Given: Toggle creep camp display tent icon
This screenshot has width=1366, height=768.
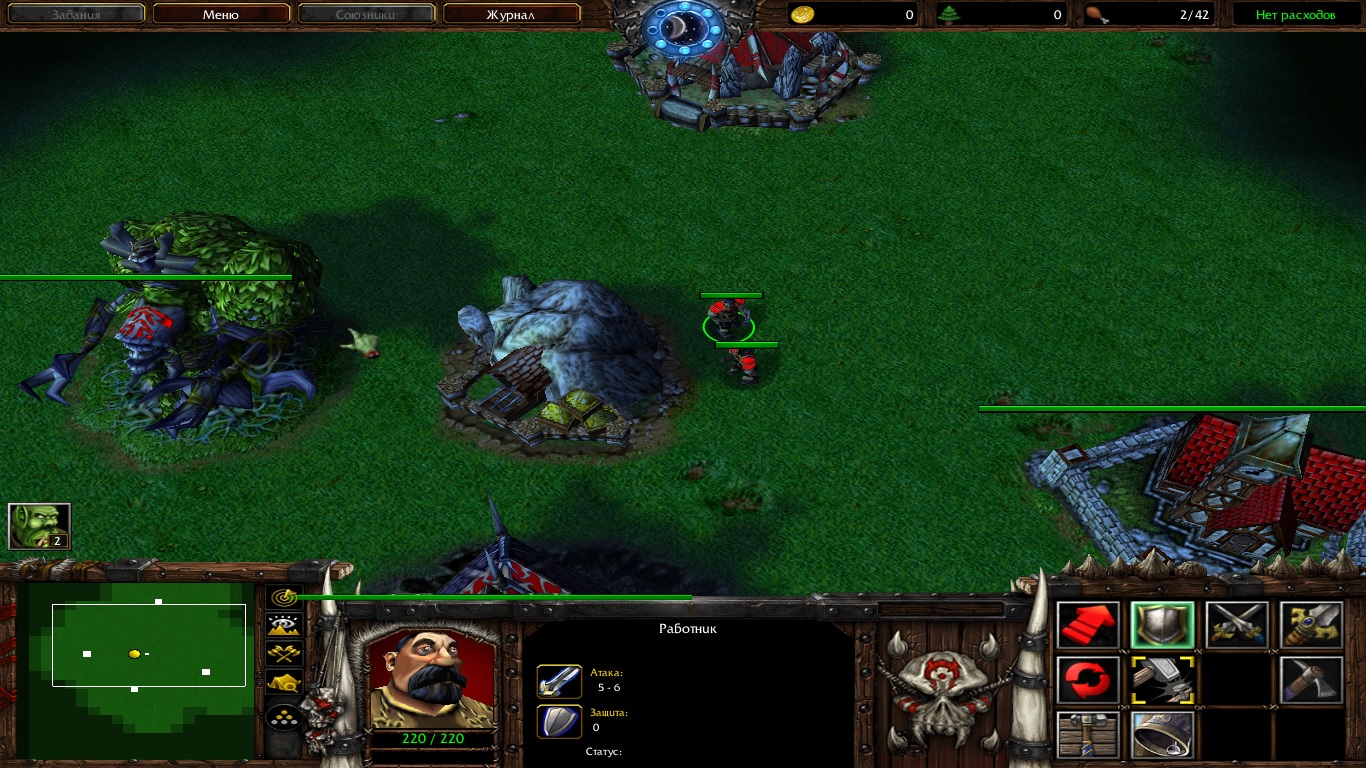Looking at the screenshot, I should click(x=285, y=683).
